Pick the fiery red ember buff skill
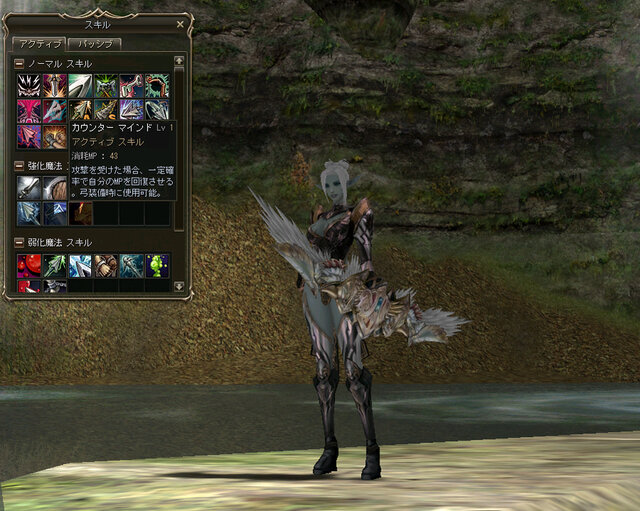Image resolution: width=640 pixels, height=511 pixels. [80, 213]
